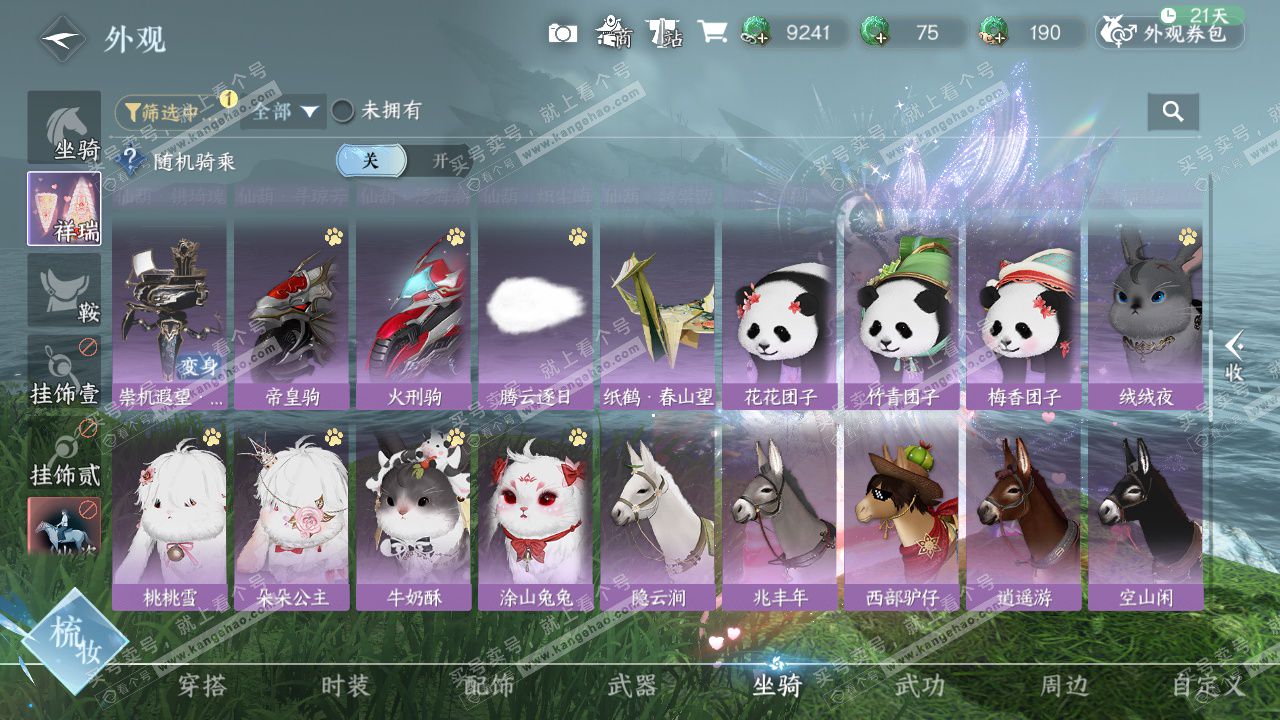Image resolution: width=1280 pixels, height=720 pixels.
Task: Switch to the 武器 bottom tab
Action: click(632, 686)
